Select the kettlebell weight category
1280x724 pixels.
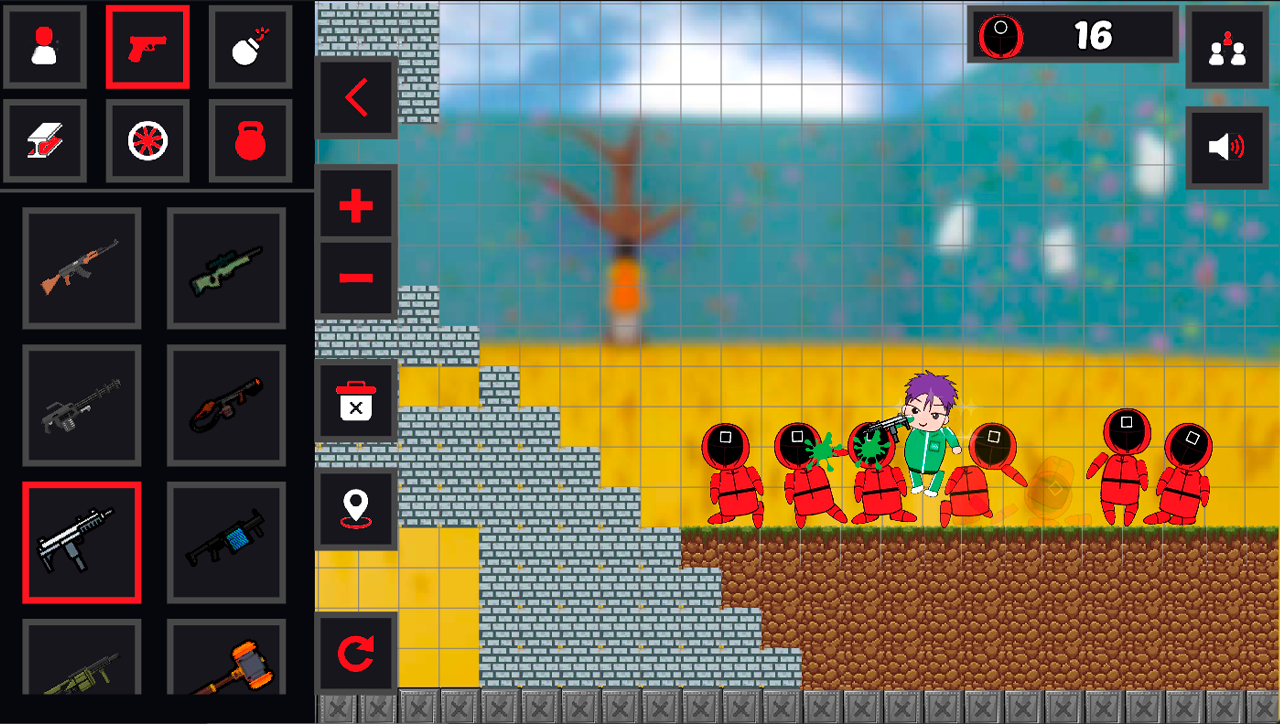click(250, 139)
